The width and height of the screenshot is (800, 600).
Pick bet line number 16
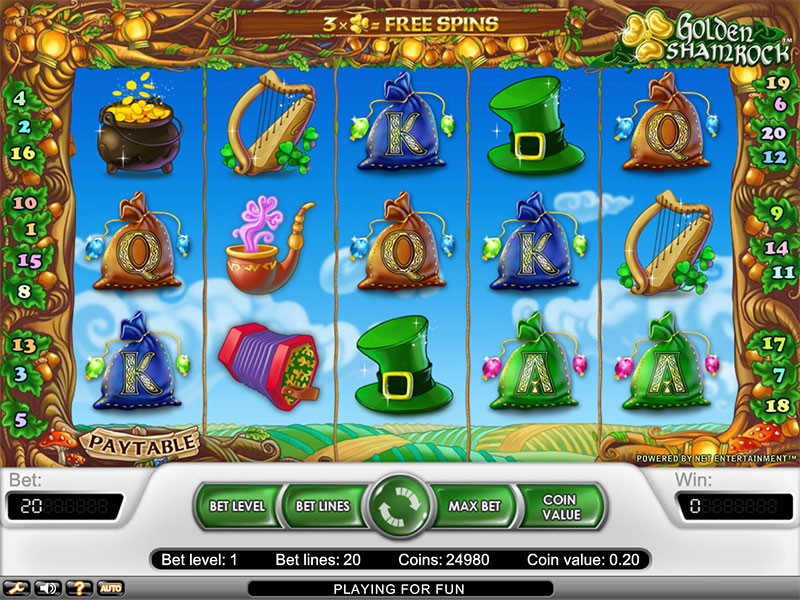tap(23, 153)
